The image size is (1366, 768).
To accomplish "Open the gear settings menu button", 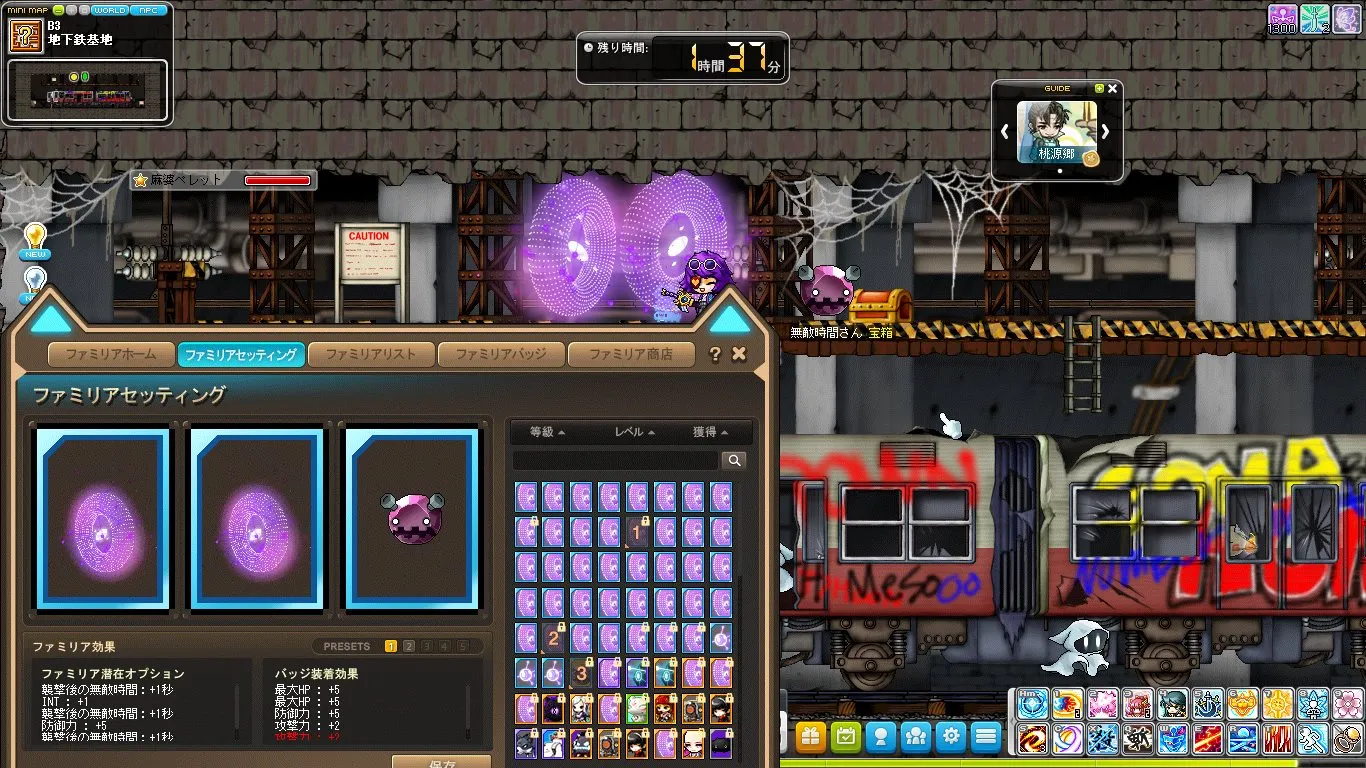I will tap(951, 737).
